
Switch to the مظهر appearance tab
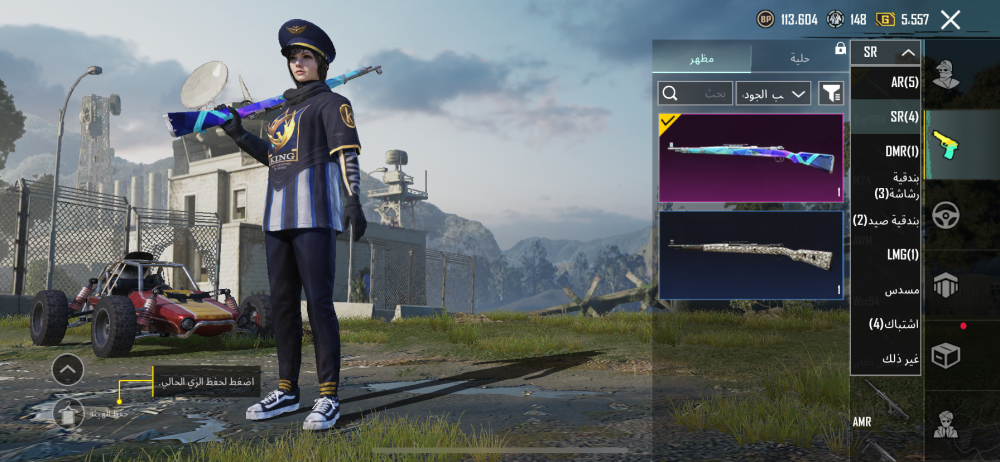coord(701,59)
